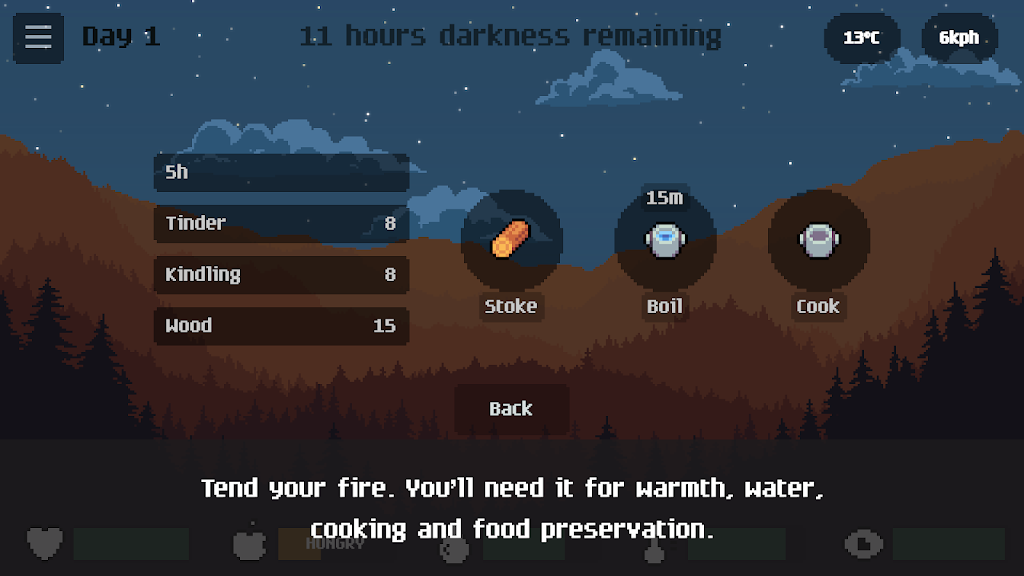Select the Kindling row
This screenshot has height=576, width=1024.
tap(281, 274)
